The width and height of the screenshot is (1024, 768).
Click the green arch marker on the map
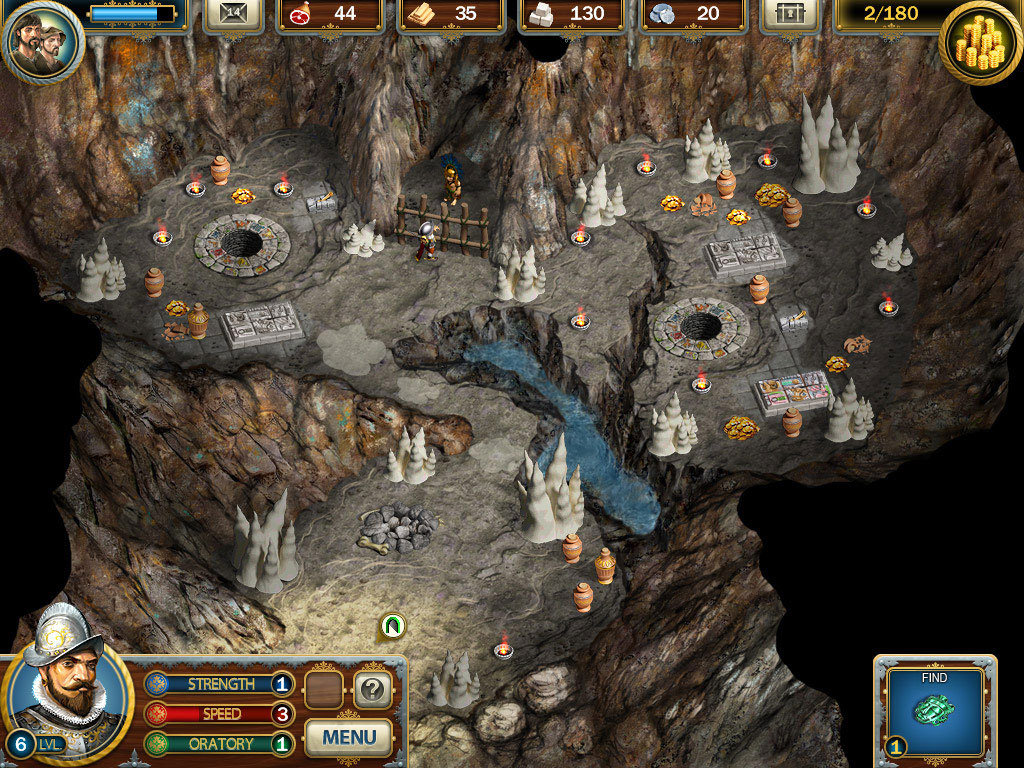pos(394,626)
